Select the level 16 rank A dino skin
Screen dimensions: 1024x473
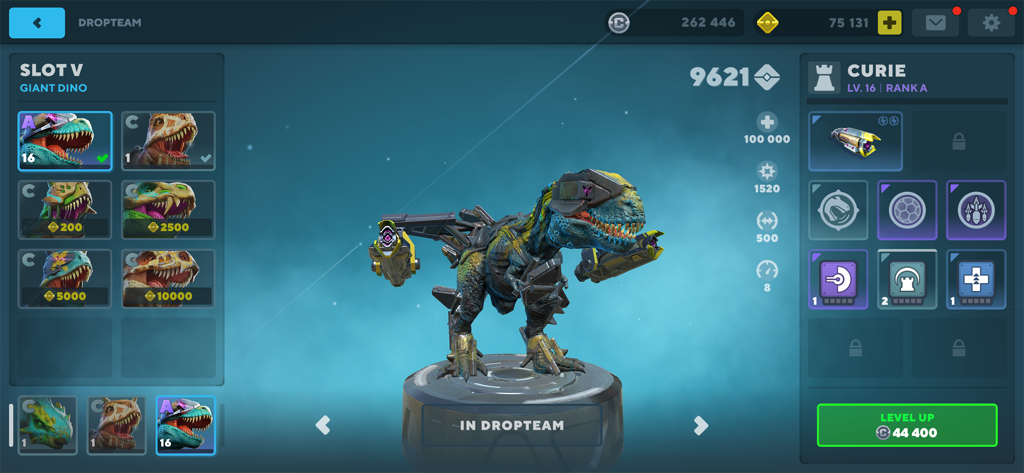(65, 141)
